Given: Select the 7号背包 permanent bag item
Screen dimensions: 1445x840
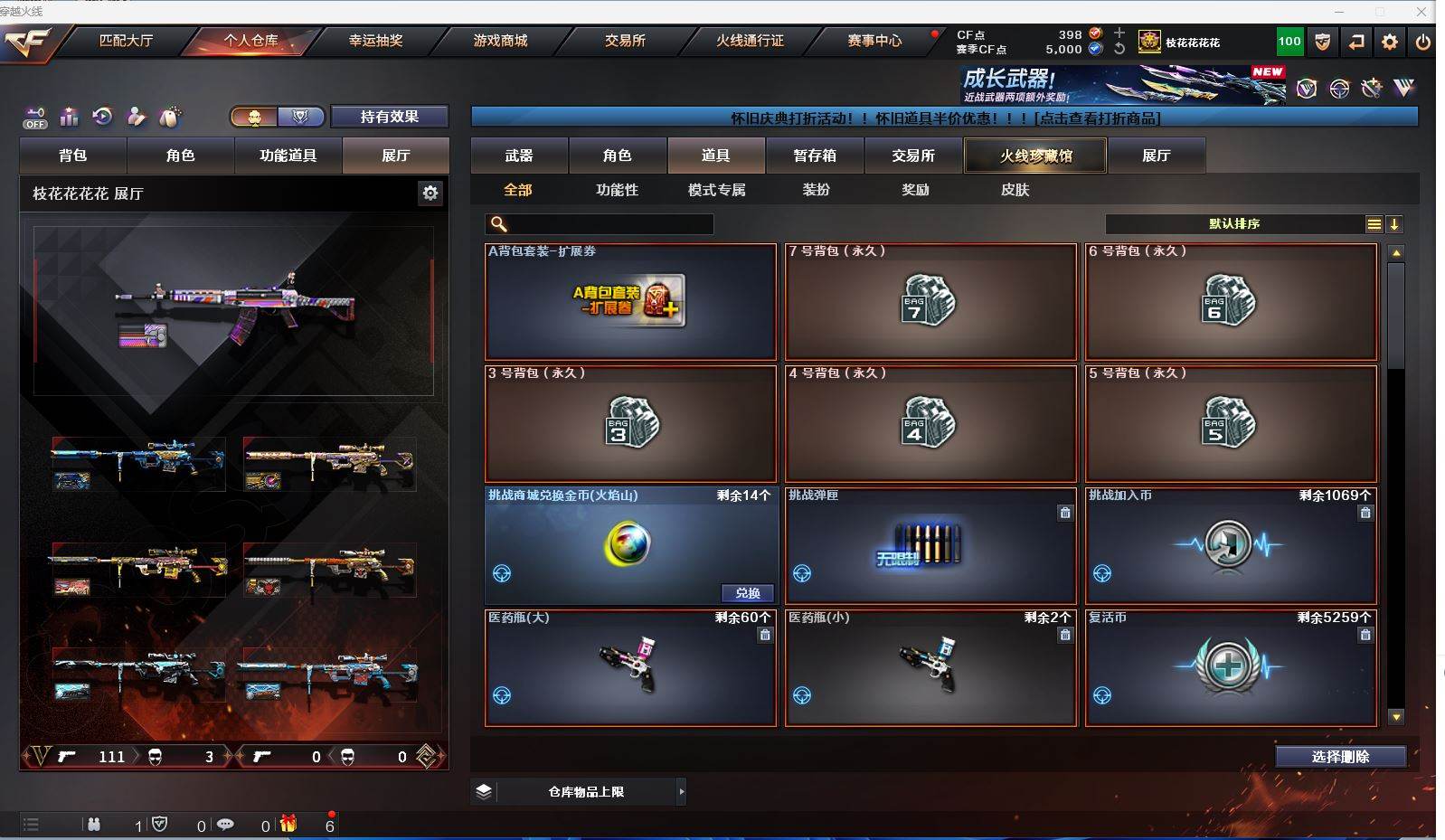Looking at the screenshot, I should pyautogui.click(x=930, y=302).
